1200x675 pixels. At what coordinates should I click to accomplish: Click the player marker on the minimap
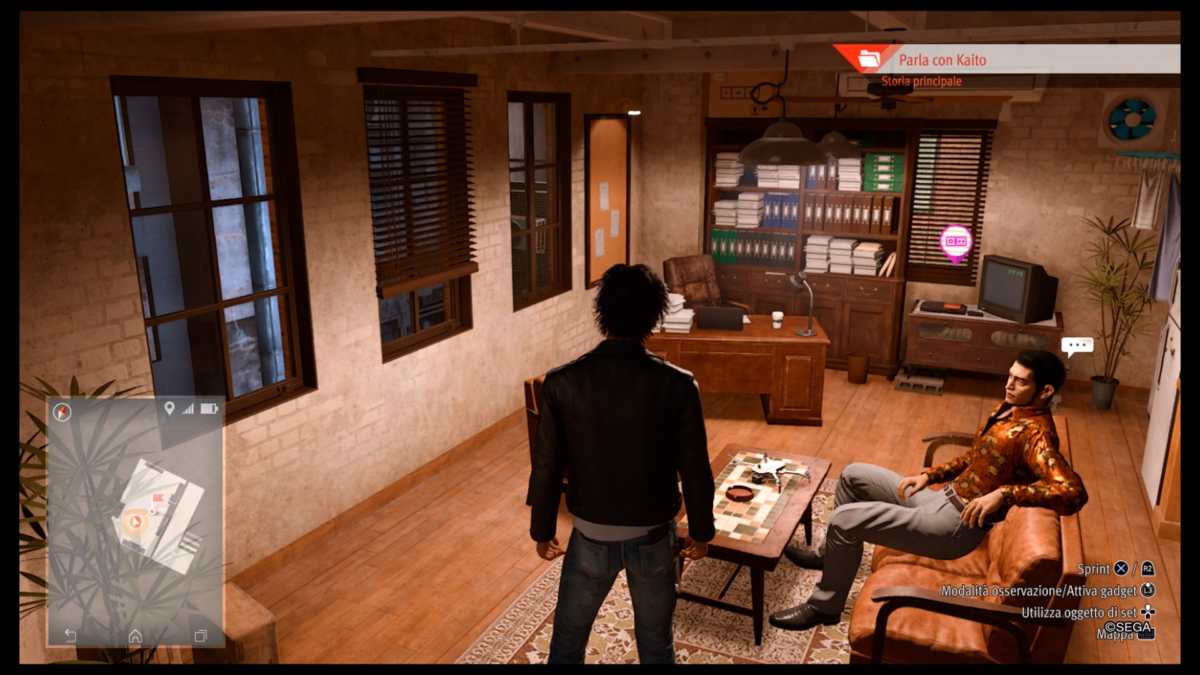point(136,520)
